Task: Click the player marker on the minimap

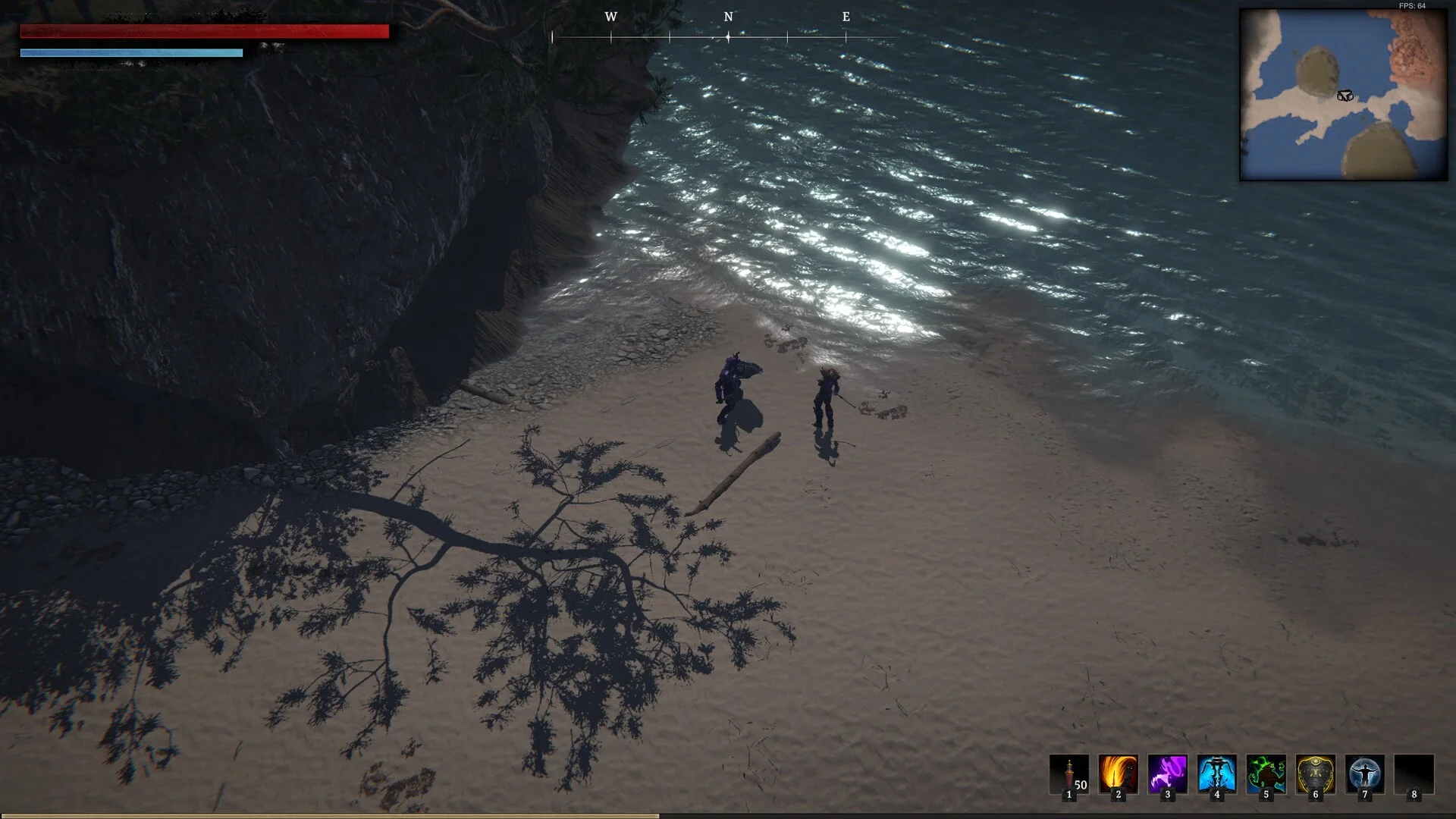Action: tap(1345, 96)
